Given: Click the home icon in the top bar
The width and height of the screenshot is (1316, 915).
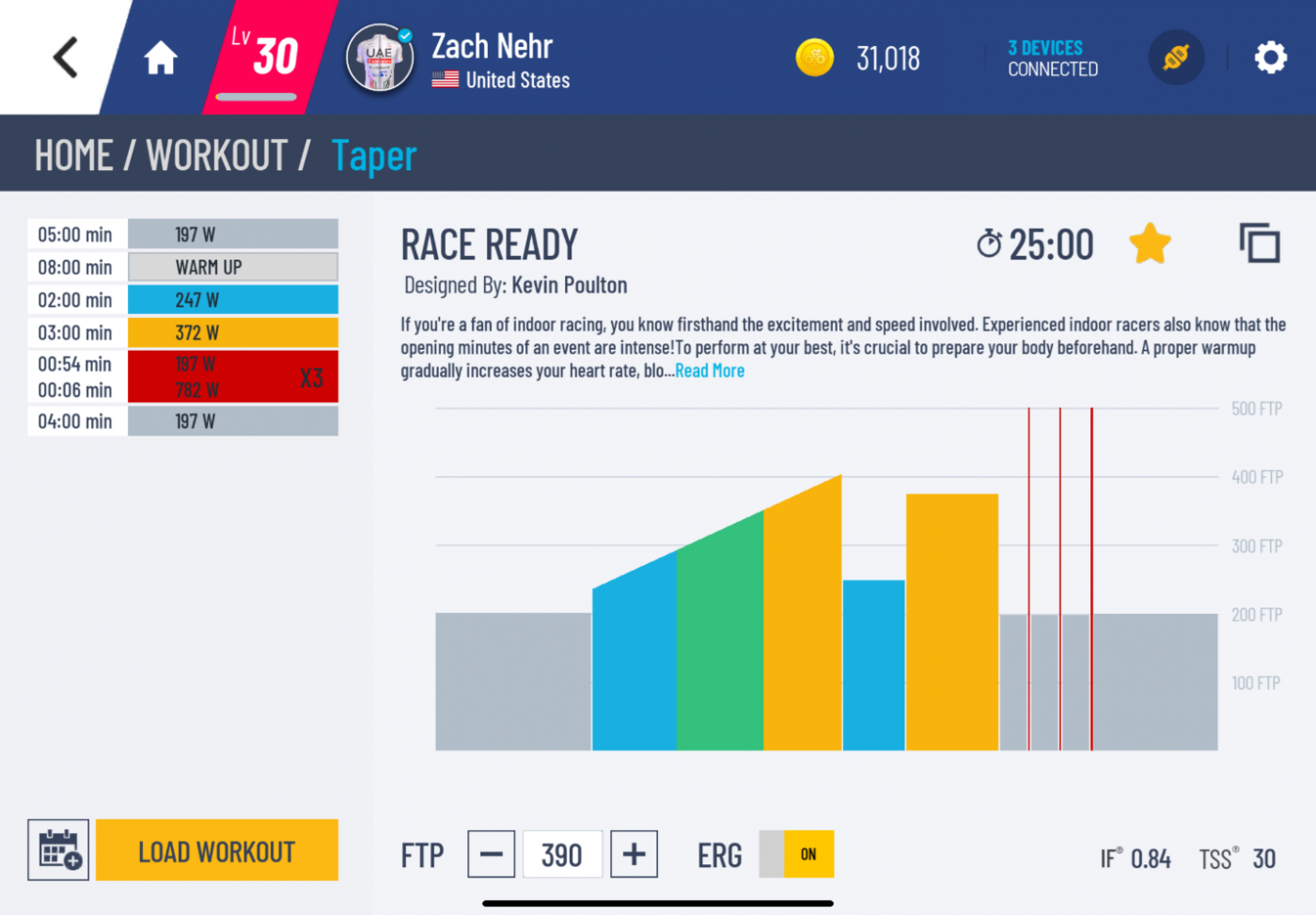Looking at the screenshot, I should tap(160, 57).
